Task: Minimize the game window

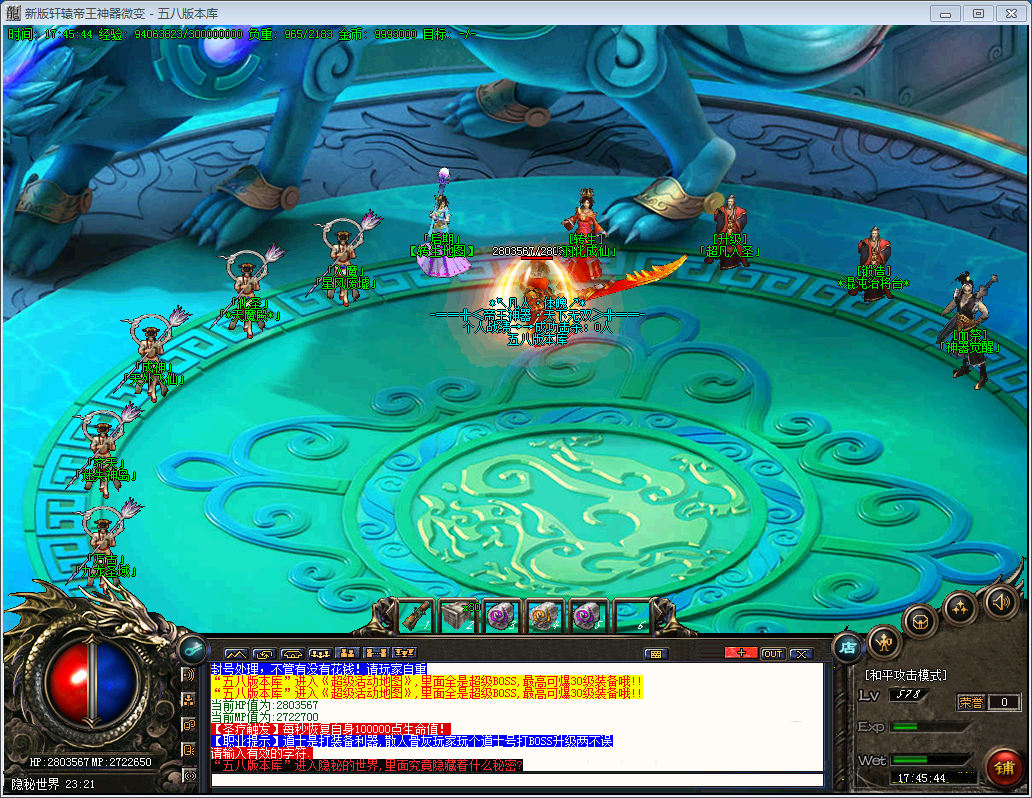Action: click(945, 13)
